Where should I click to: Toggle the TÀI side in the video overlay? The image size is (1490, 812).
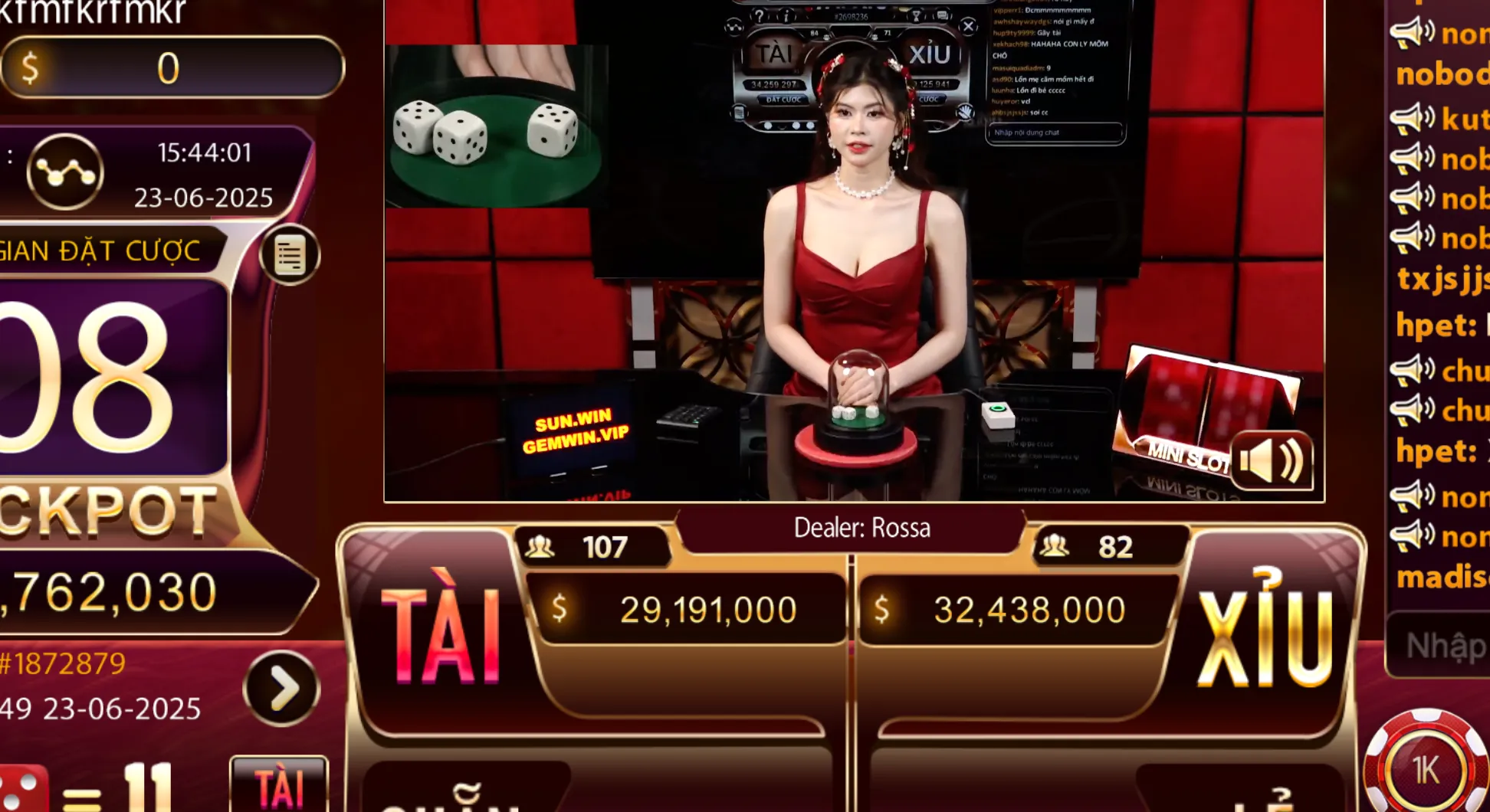(x=774, y=53)
